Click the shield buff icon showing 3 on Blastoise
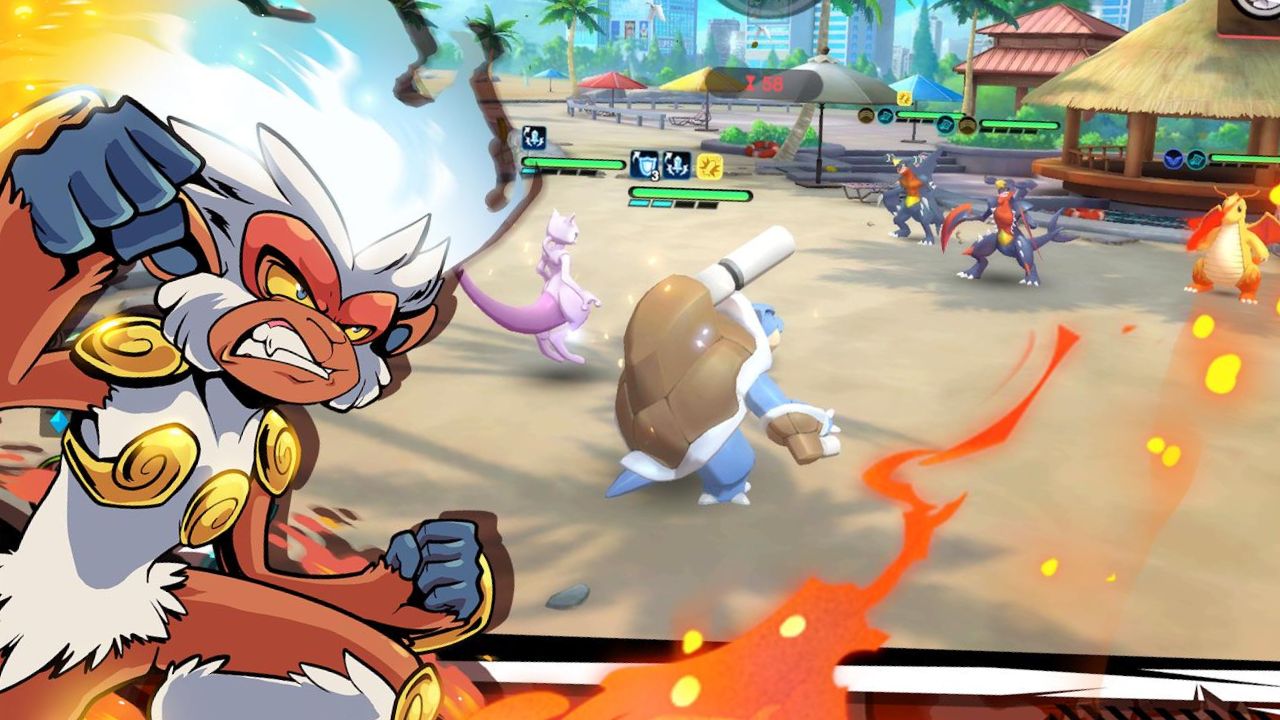Image resolution: width=1280 pixels, height=720 pixels. pos(644,165)
